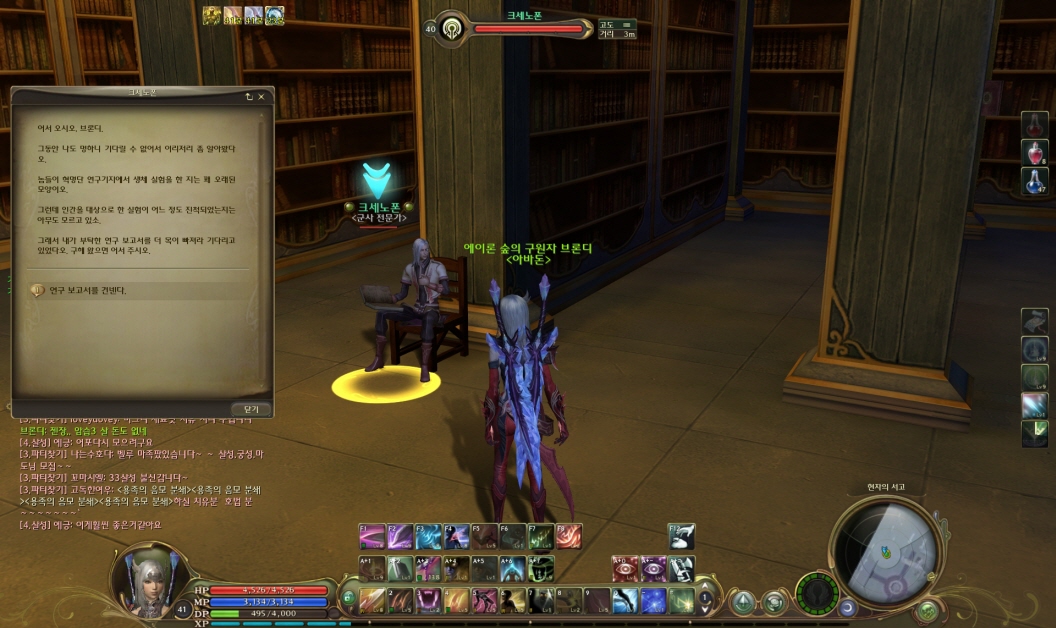The height and width of the screenshot is (628, 1056).
Task: Close the NPC dialogue window with the X
Action: (x=261, y=97)
